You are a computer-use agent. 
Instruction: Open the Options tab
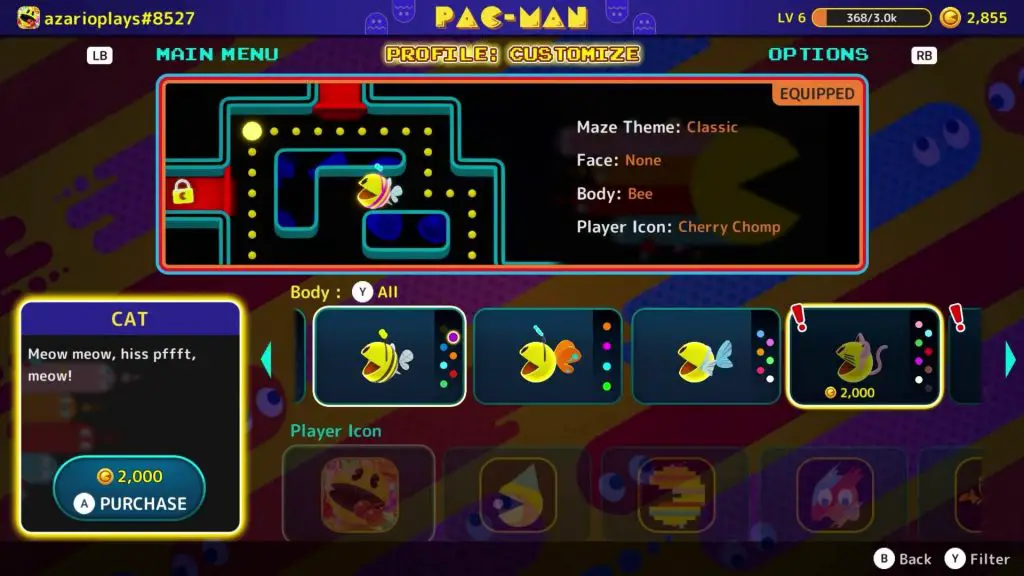click(818, 54)
